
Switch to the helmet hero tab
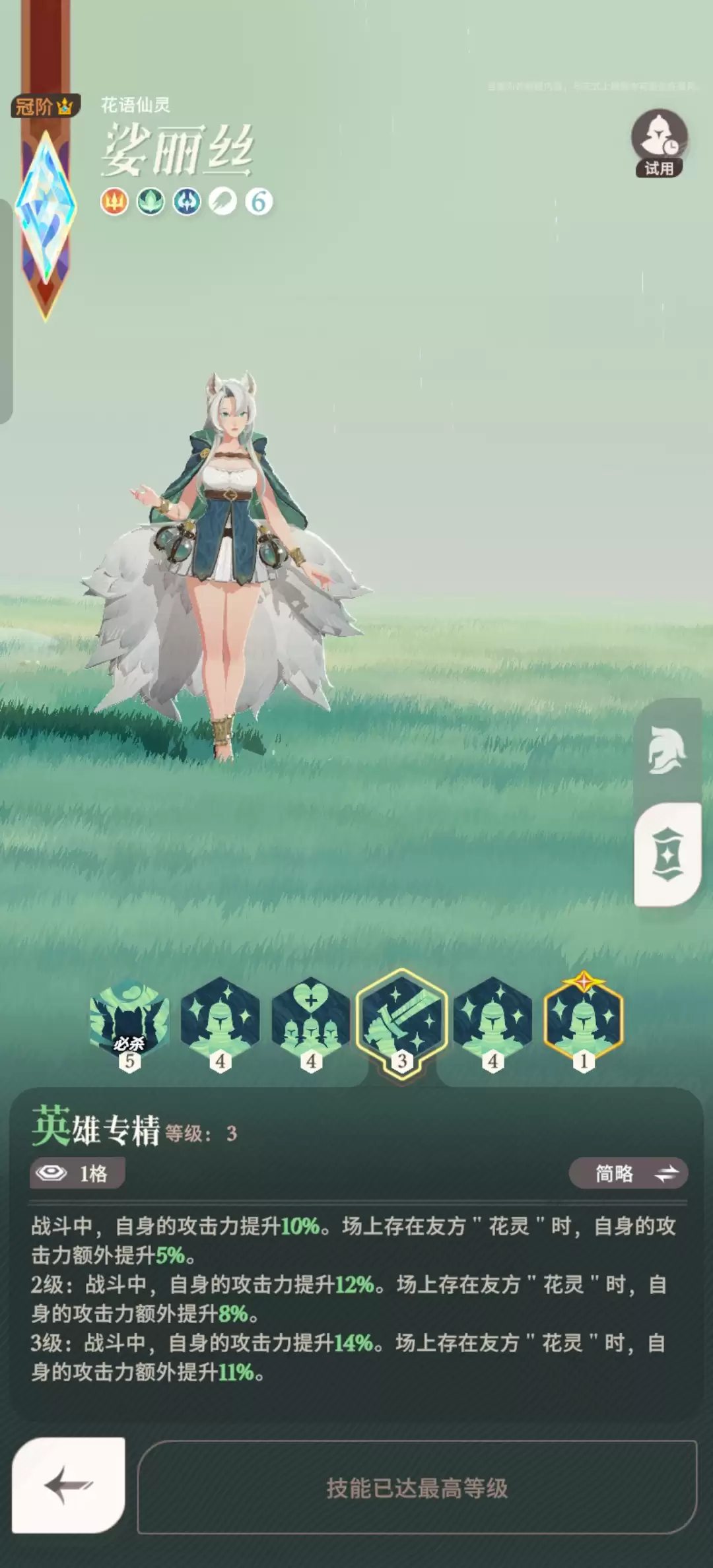point(667,750)
